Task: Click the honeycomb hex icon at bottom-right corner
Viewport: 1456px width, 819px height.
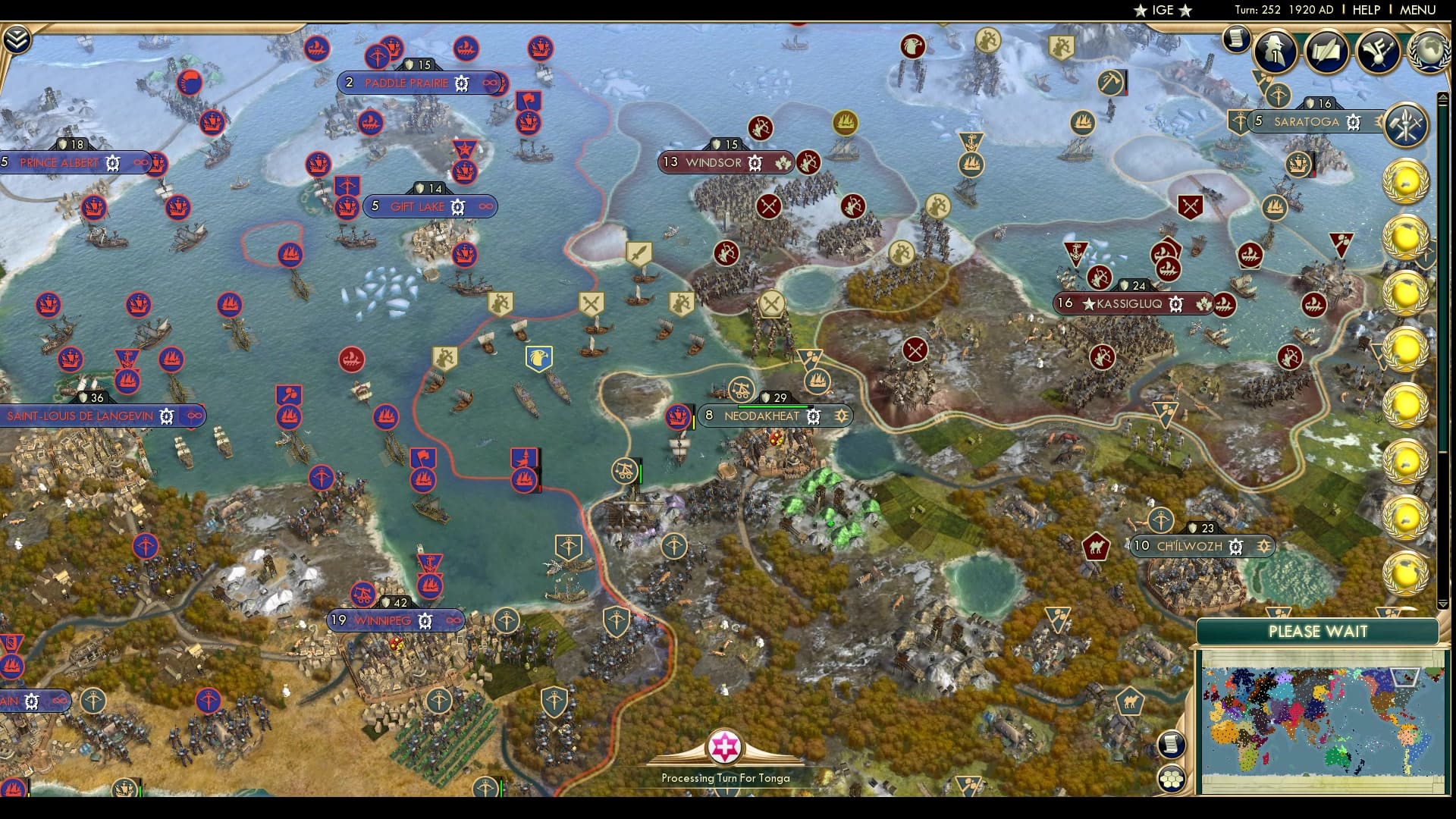Action: tap(1172, 780)
